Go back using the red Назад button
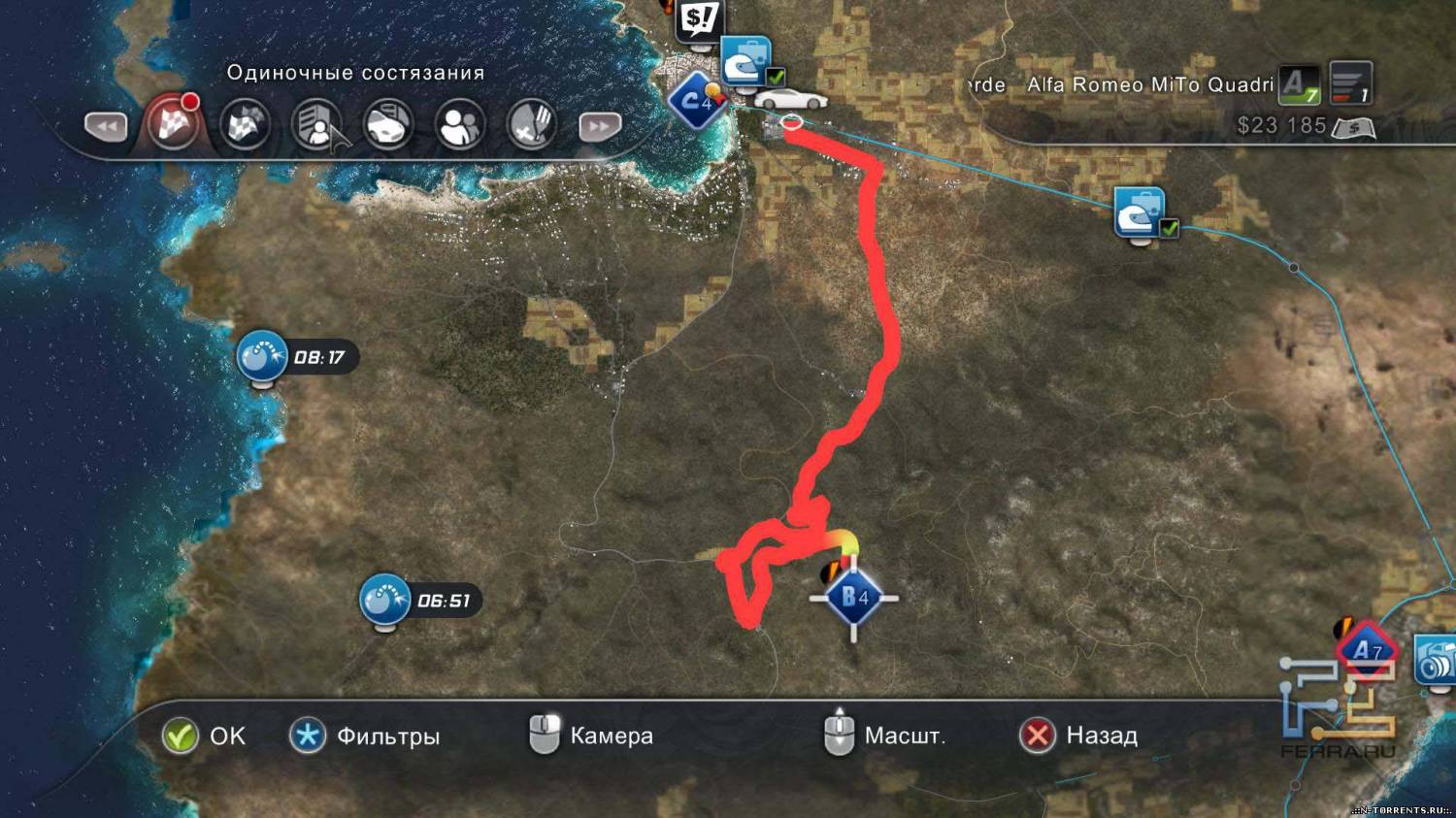Viewport: 1456px width, 818px height. tap(1038, 736)
